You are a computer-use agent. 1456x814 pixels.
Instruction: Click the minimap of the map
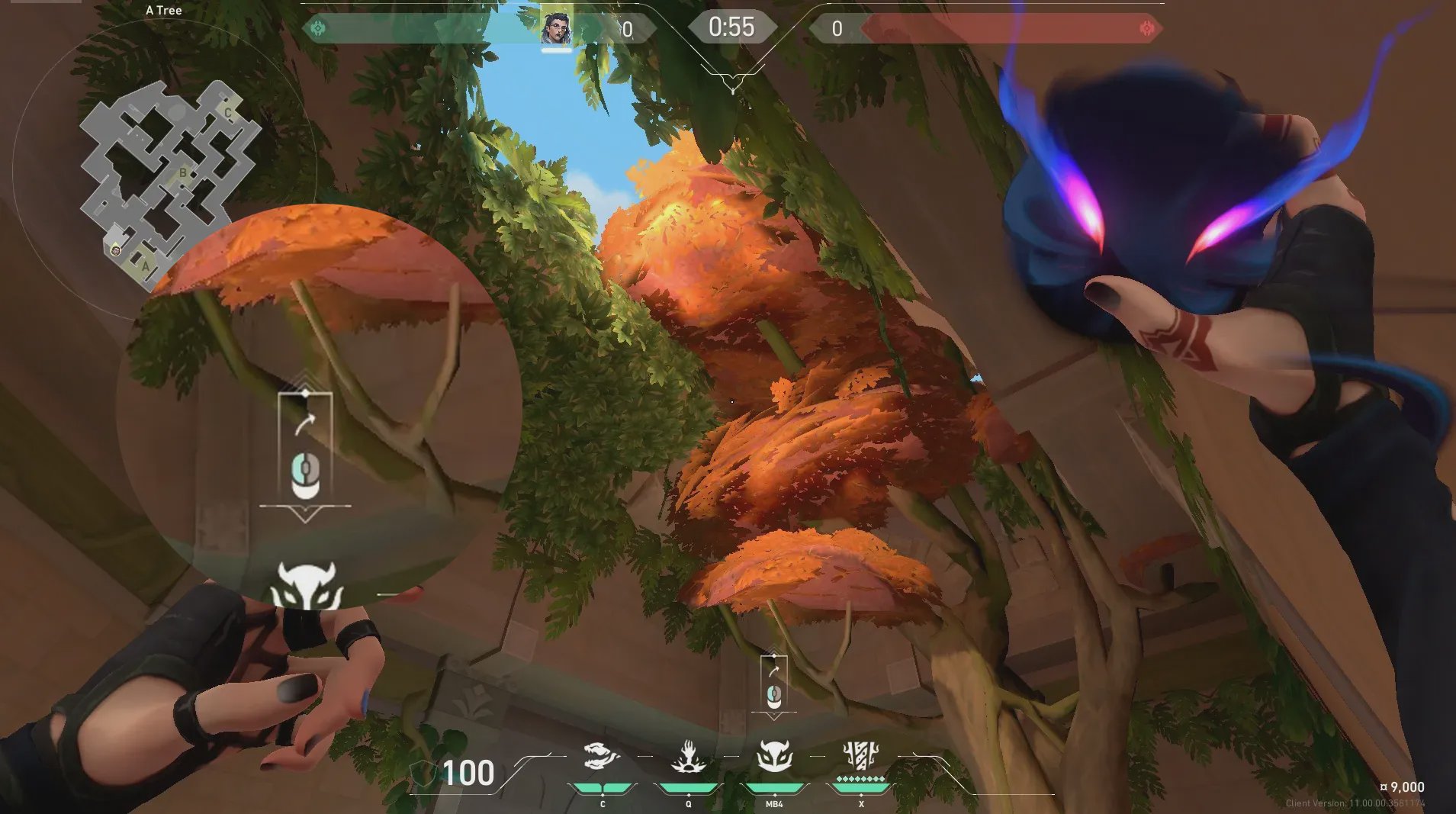[x=169, y=182]
